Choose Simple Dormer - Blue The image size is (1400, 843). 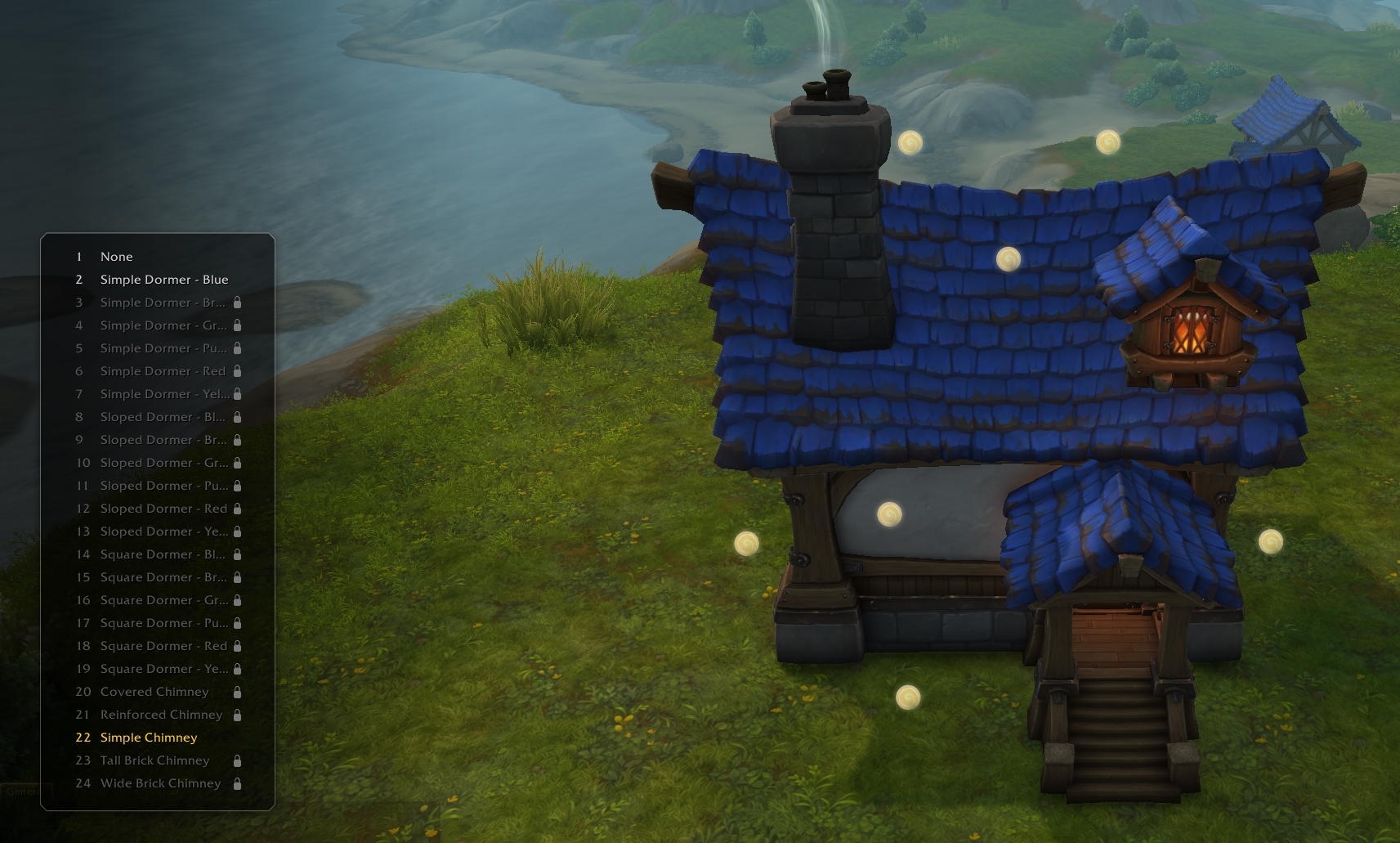pos(163,280)
